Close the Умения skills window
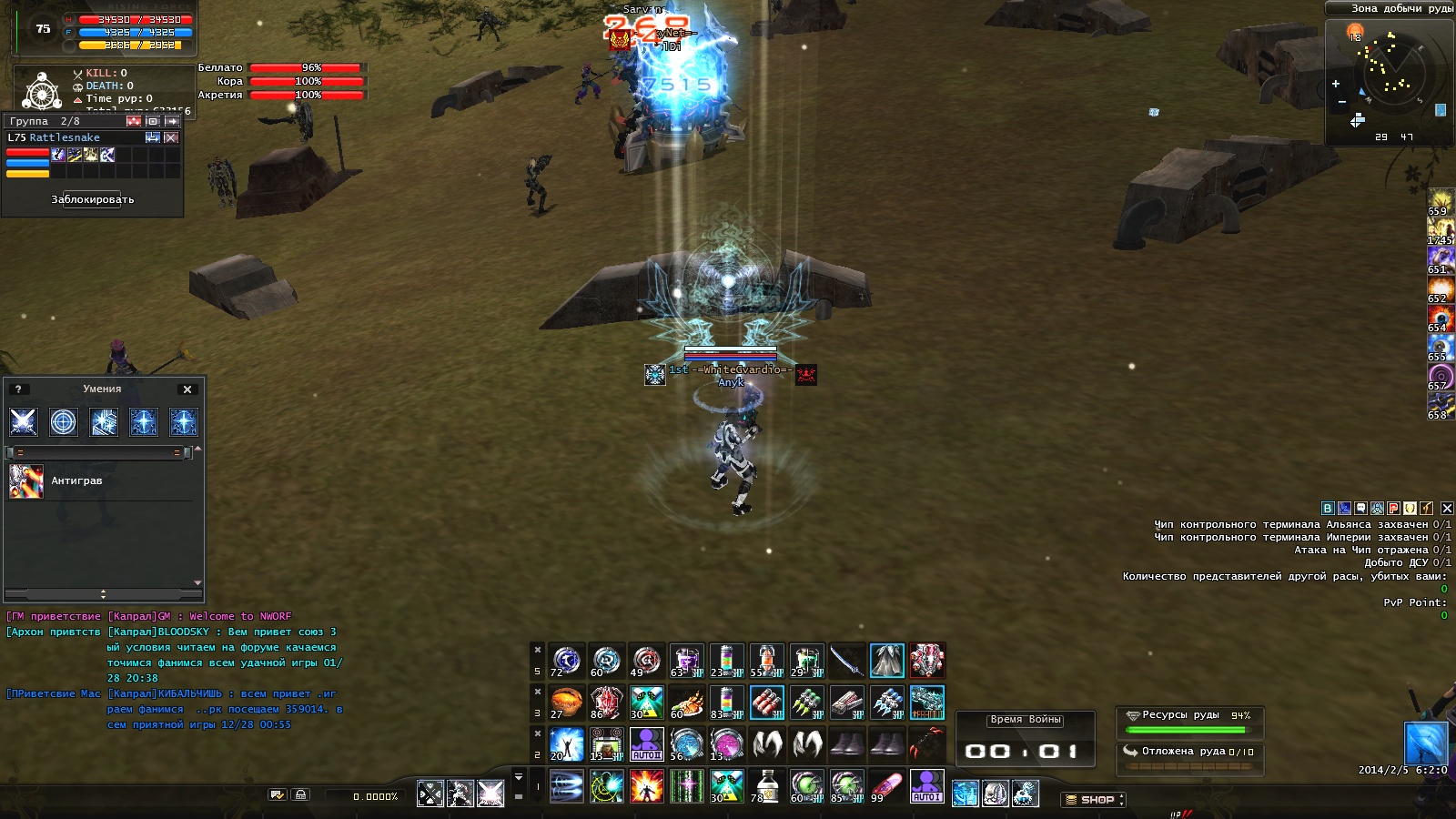 pos(187,389)
